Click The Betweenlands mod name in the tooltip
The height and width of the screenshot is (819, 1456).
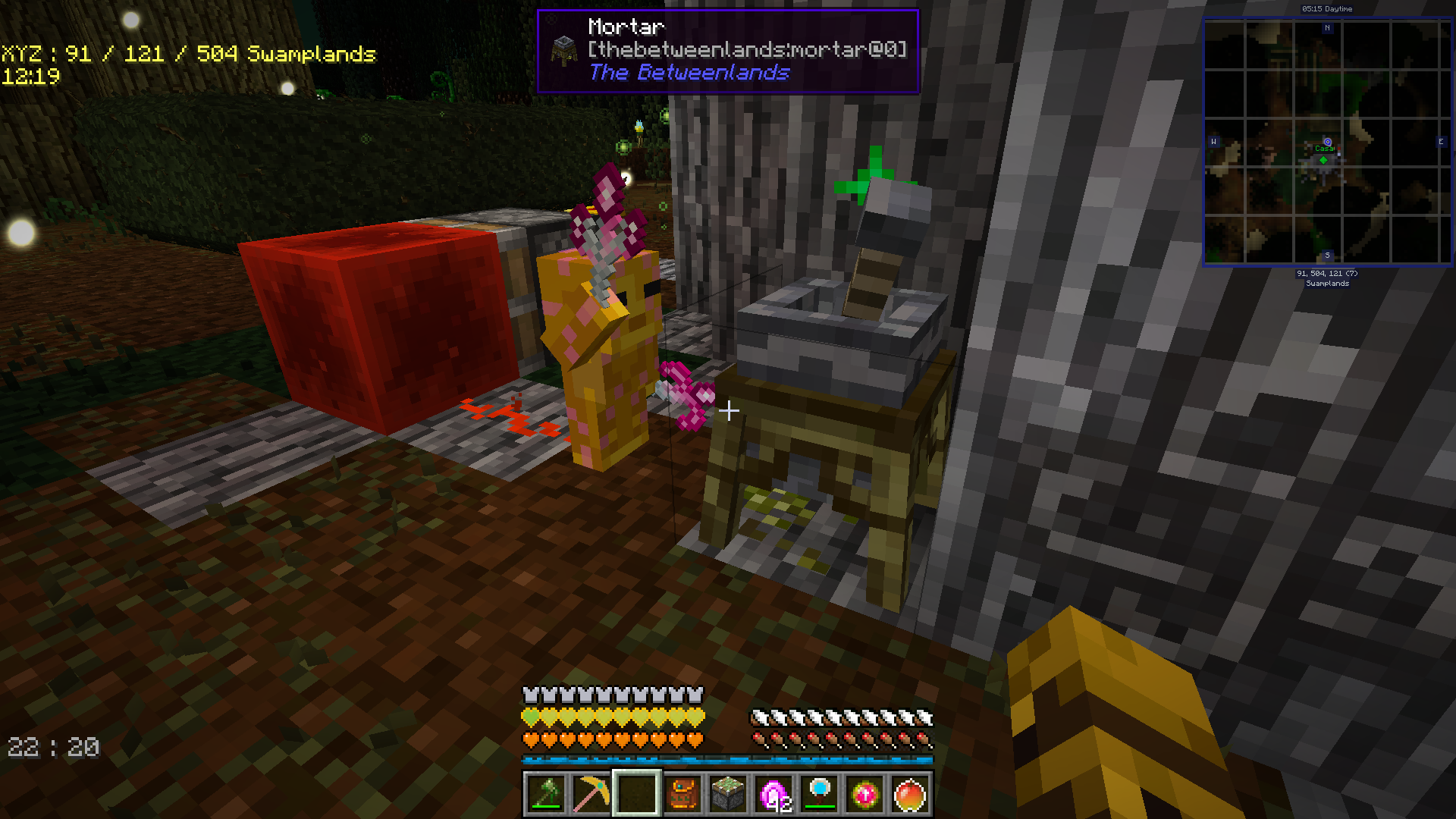[690, 74]
